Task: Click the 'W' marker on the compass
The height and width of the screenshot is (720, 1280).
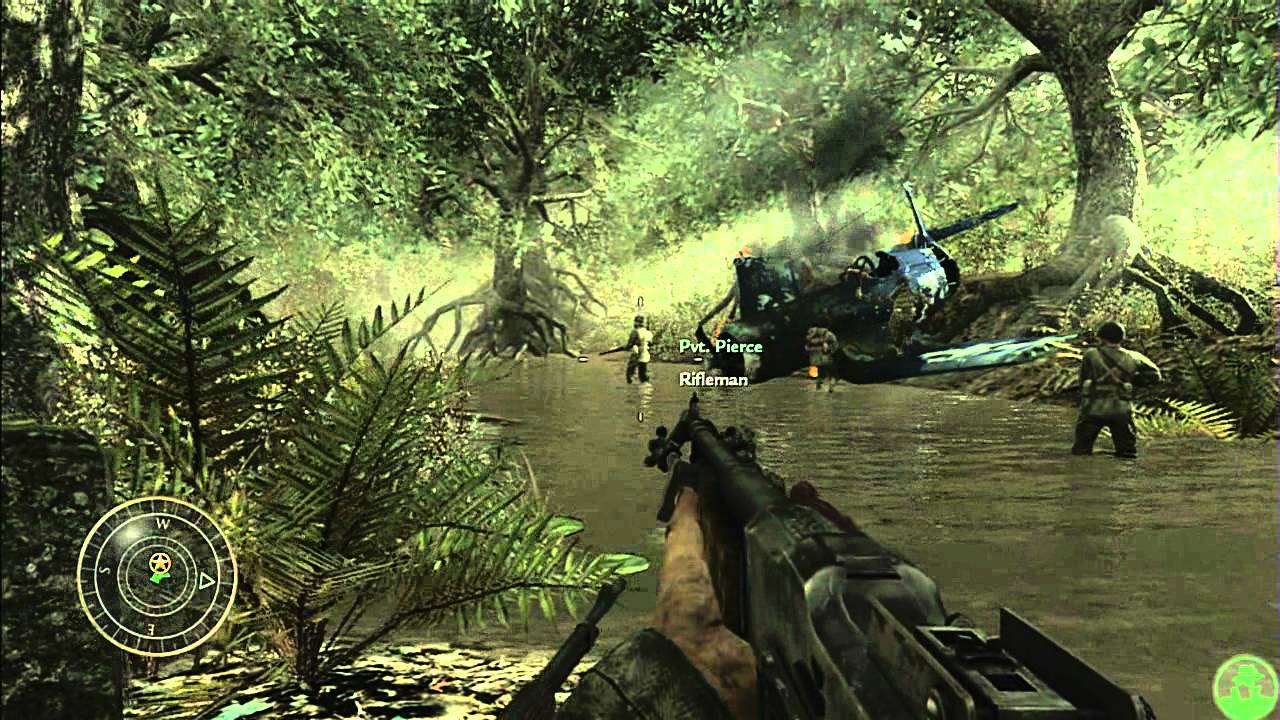Action: click(x=163, y=524)
